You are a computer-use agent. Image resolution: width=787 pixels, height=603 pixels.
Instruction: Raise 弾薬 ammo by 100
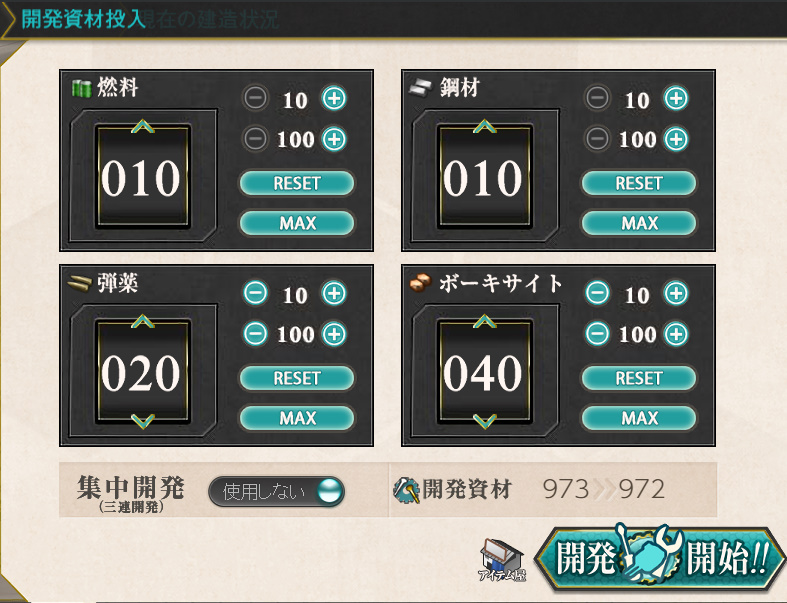[333, 334]
